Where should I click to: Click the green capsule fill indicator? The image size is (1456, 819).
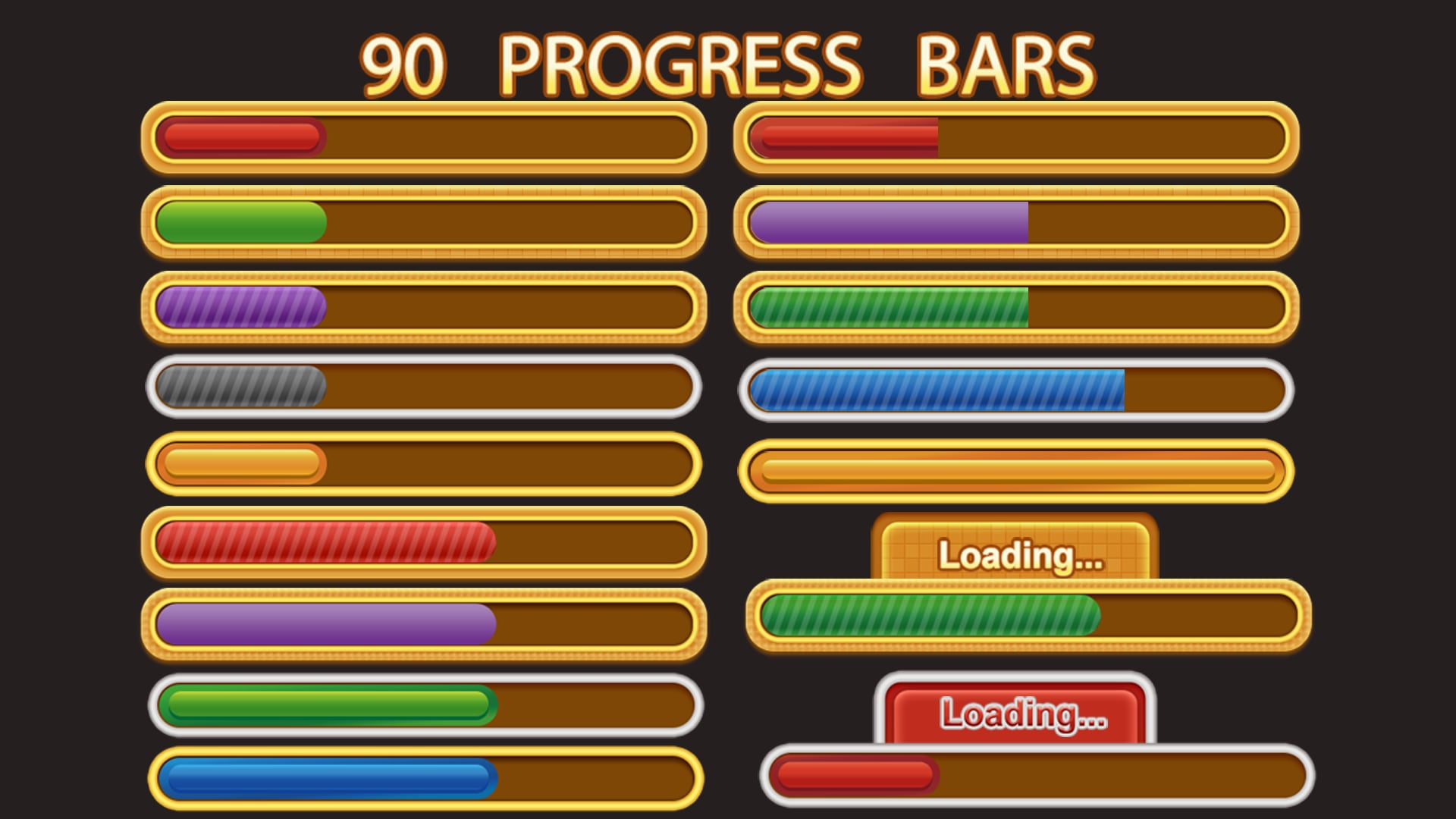pos(239,222)
